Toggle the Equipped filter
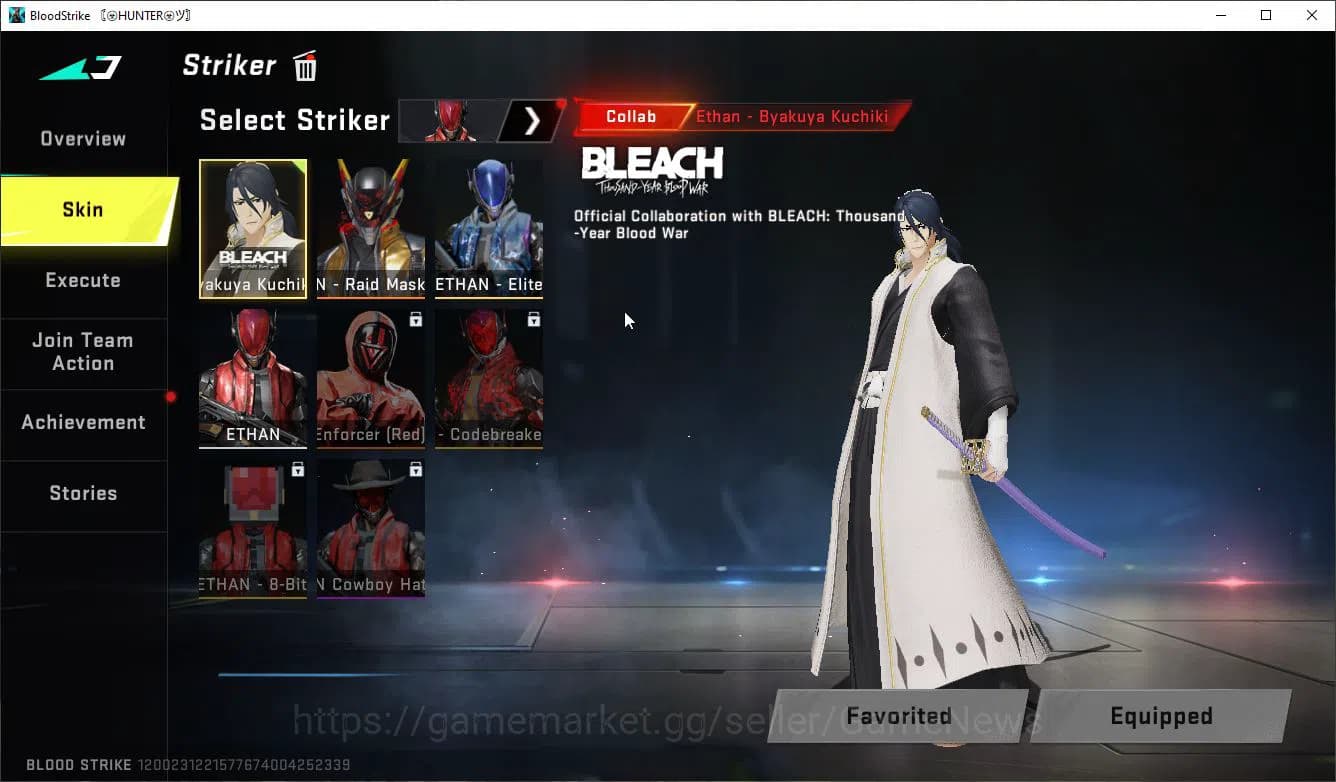1336x782 pixels. coord(1161,716)
